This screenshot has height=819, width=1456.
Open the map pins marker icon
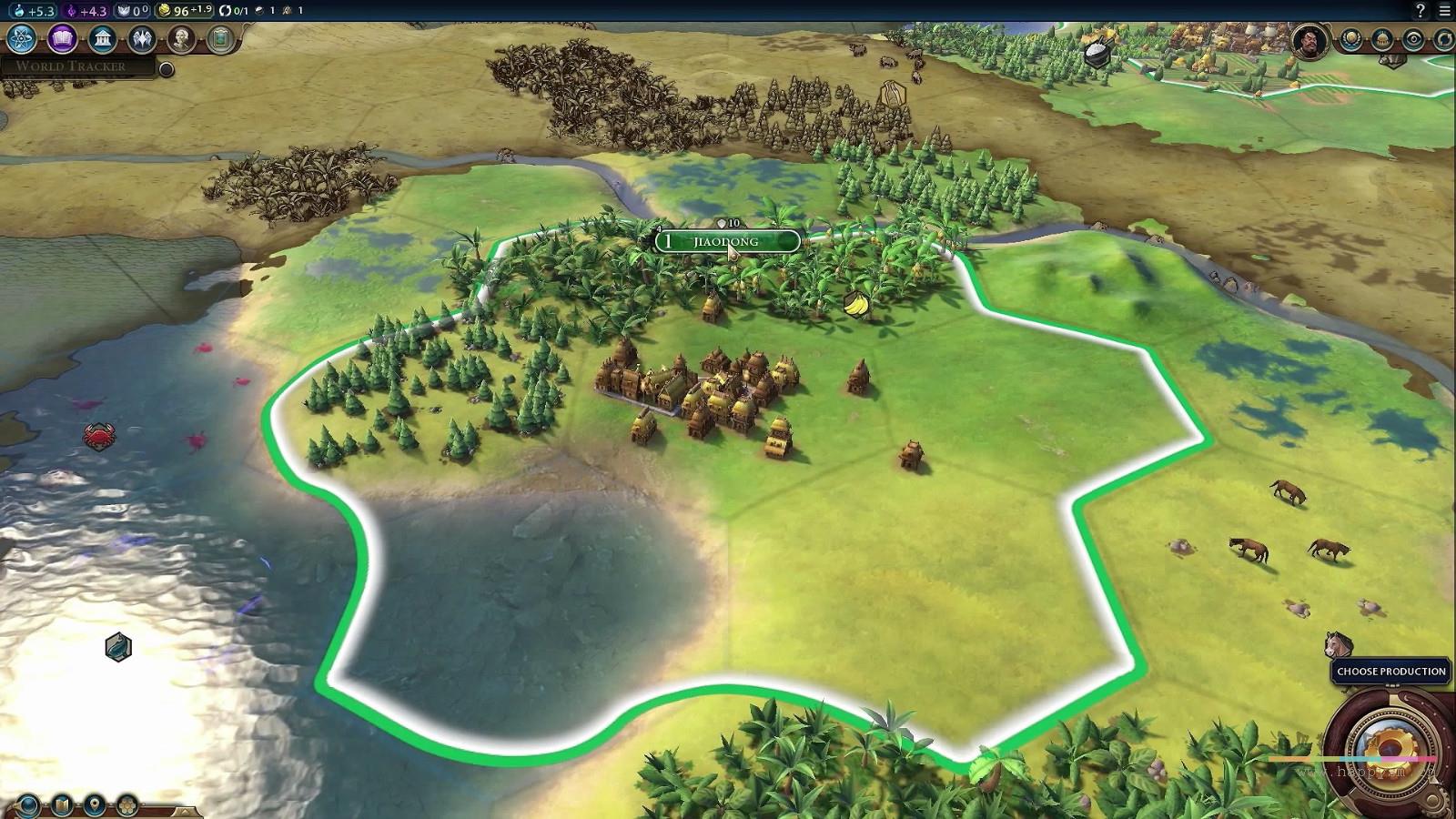[x=95, y=806]
